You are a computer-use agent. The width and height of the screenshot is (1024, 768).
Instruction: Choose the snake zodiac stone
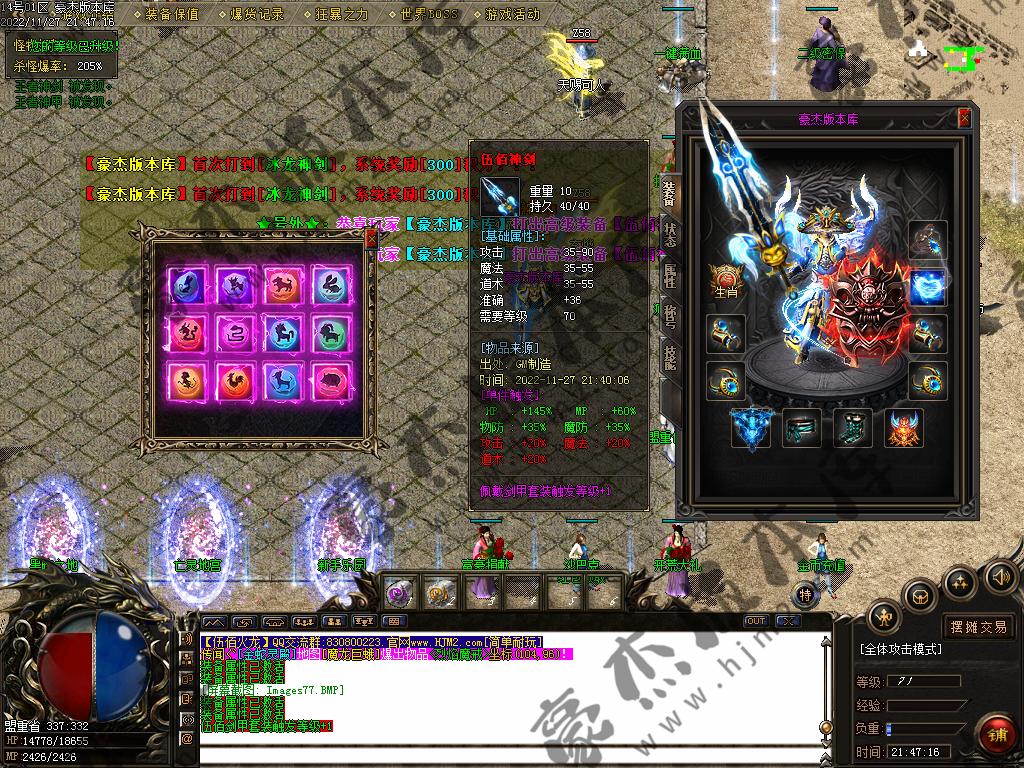pyautogui.click(x=235, y=332)
